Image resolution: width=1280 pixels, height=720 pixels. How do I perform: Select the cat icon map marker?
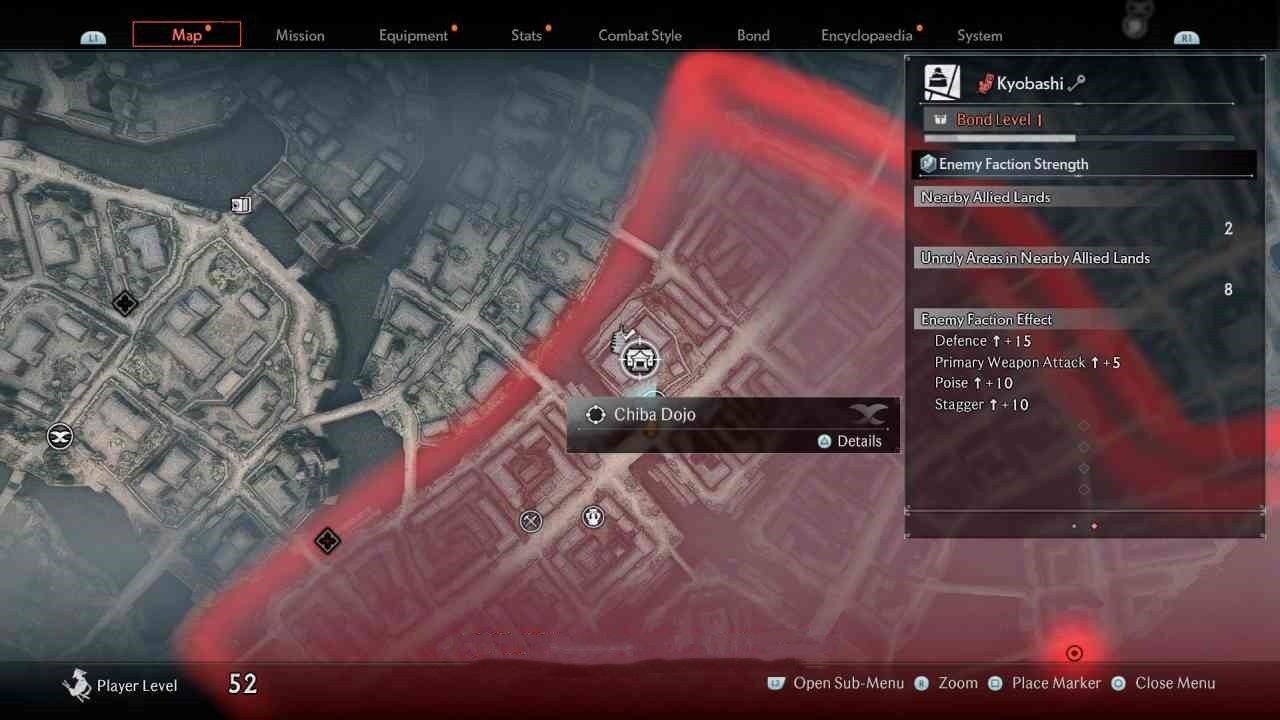tap(594, 517)
